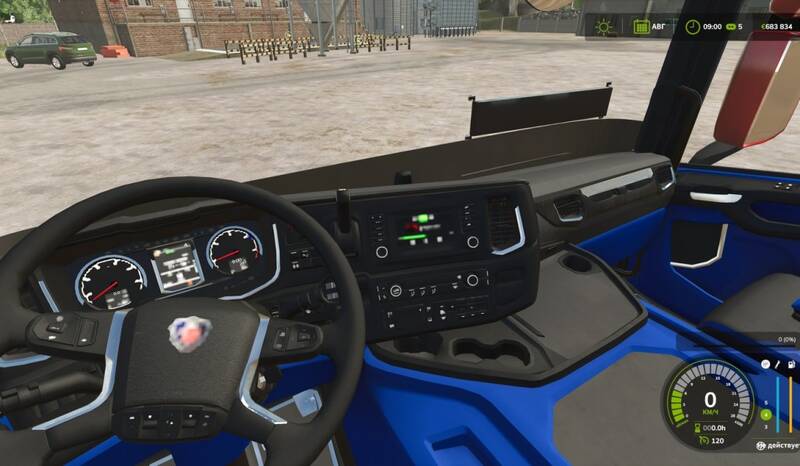Click the highlighted green gear indicator
The width and height of the screenshot is (800, 466).
[x=766, y=413]
